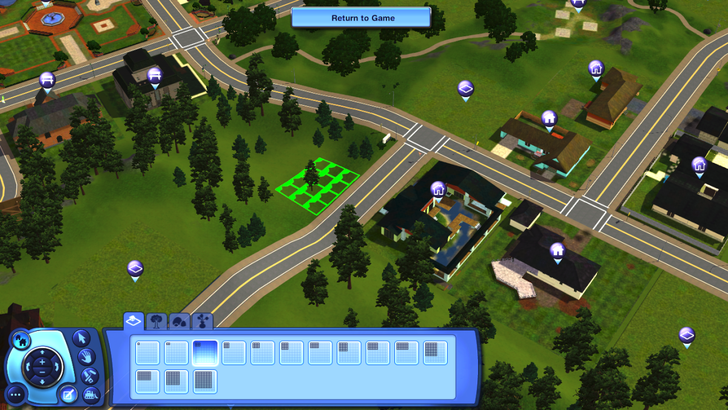Switch to the empty lots tab
Image resolution: width=728 pixels, height=410 pixels.
(132, 320)
